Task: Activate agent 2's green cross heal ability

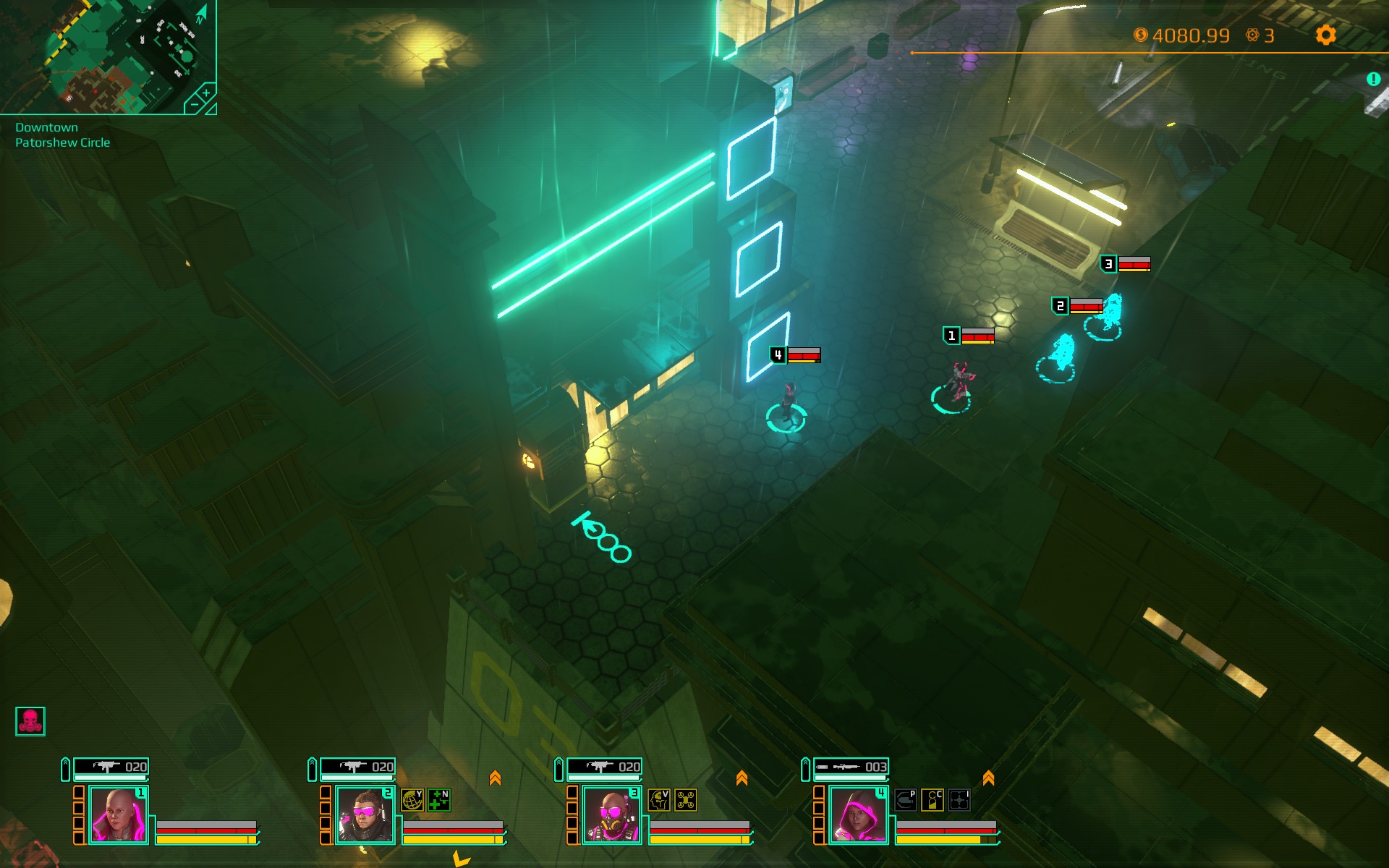Action: click(439, 800)
